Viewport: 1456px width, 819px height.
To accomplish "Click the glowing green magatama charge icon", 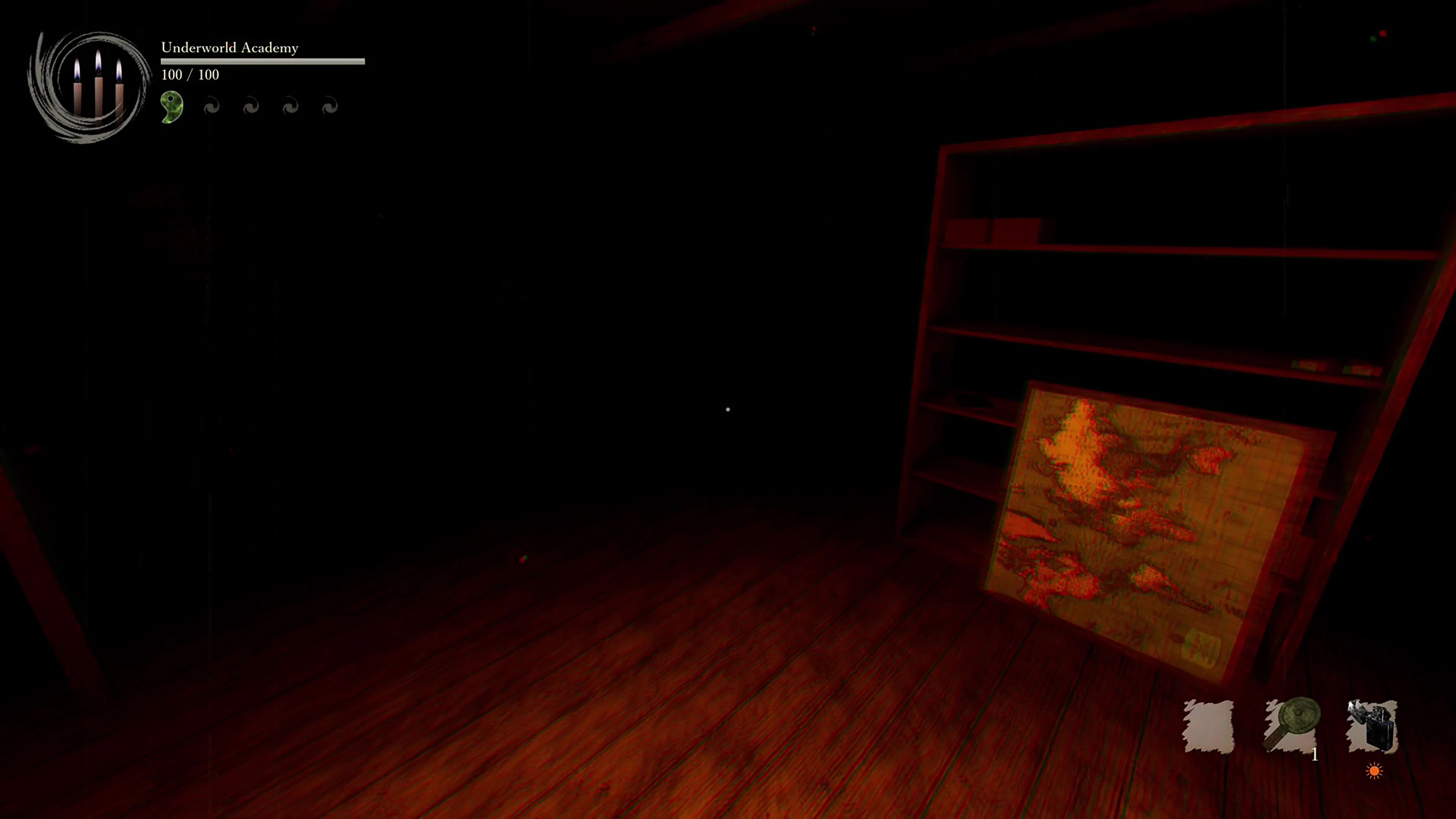I will 171,105.
